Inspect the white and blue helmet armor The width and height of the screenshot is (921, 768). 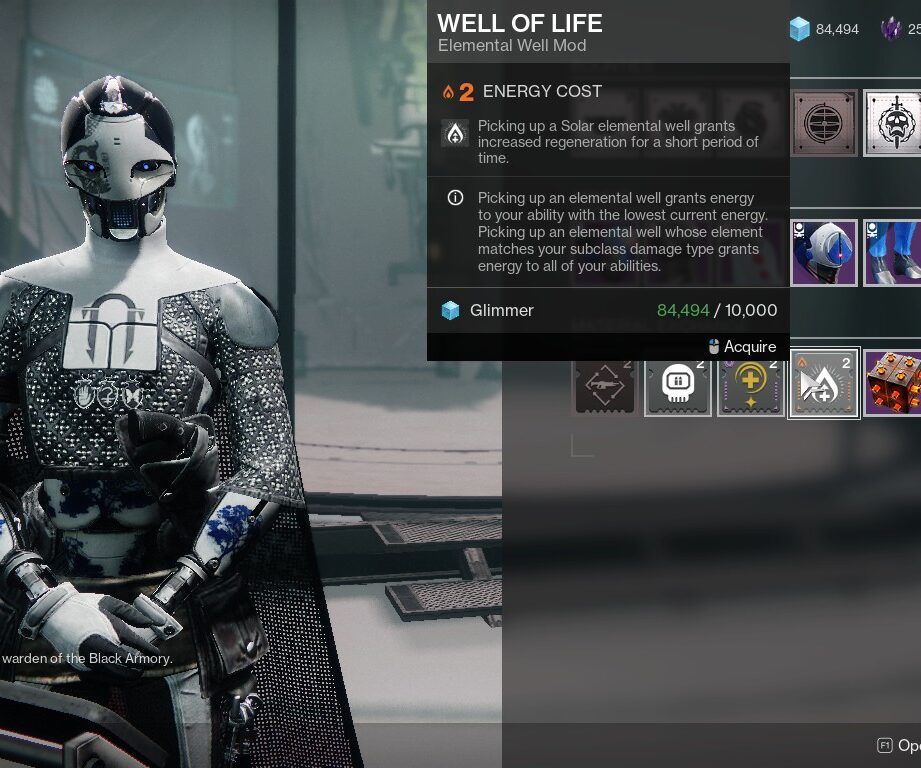point(824,253)
